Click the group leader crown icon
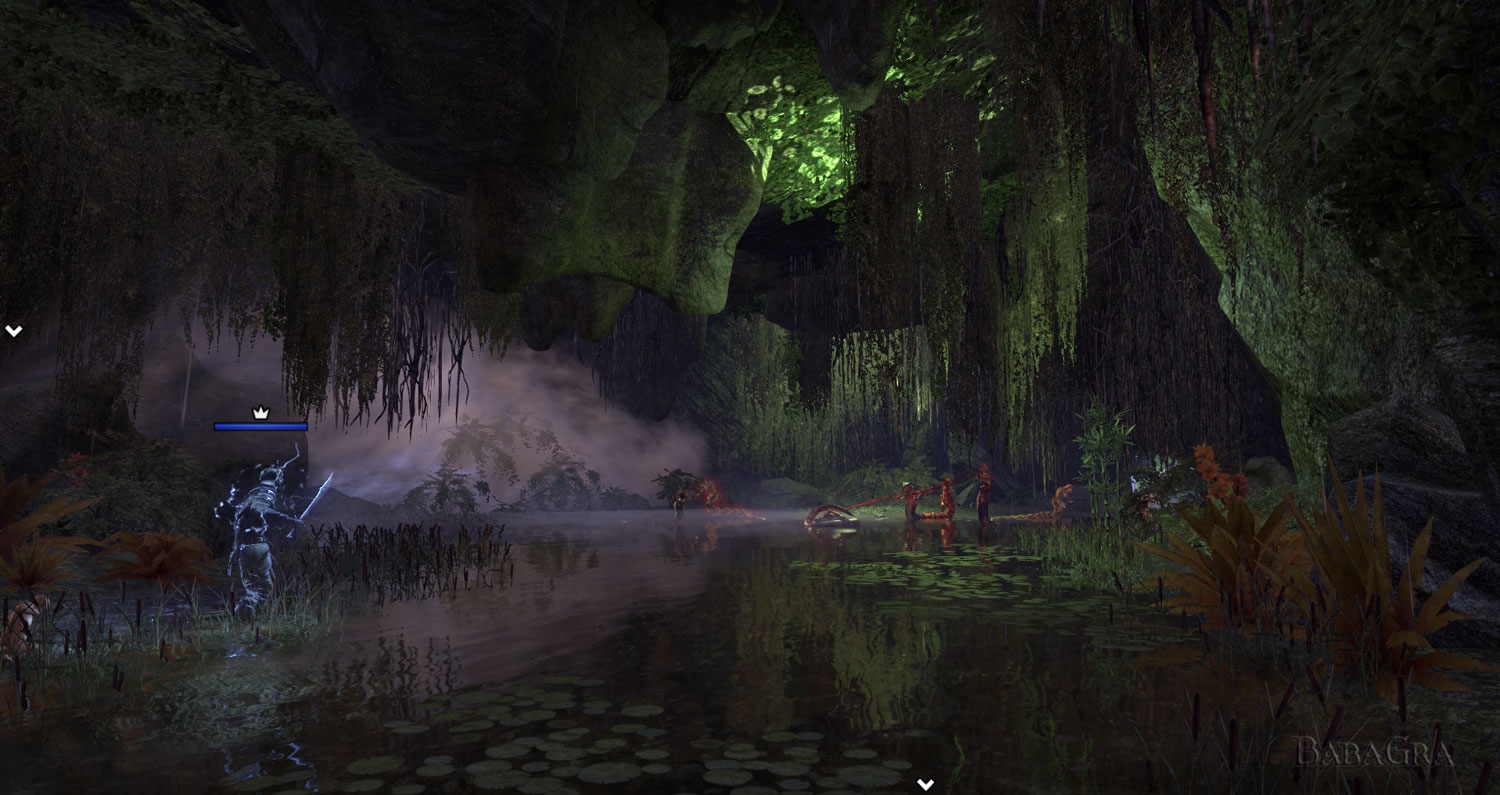This screenshot has width=1500, height=795. coord(261,412)
